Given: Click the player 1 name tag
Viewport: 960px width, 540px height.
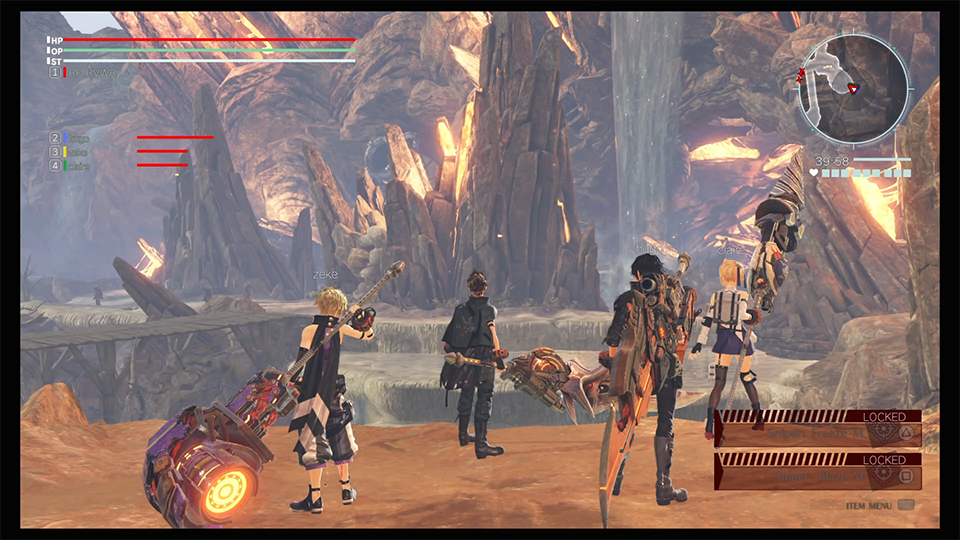Looking at the screenshot, I should 90,73.
